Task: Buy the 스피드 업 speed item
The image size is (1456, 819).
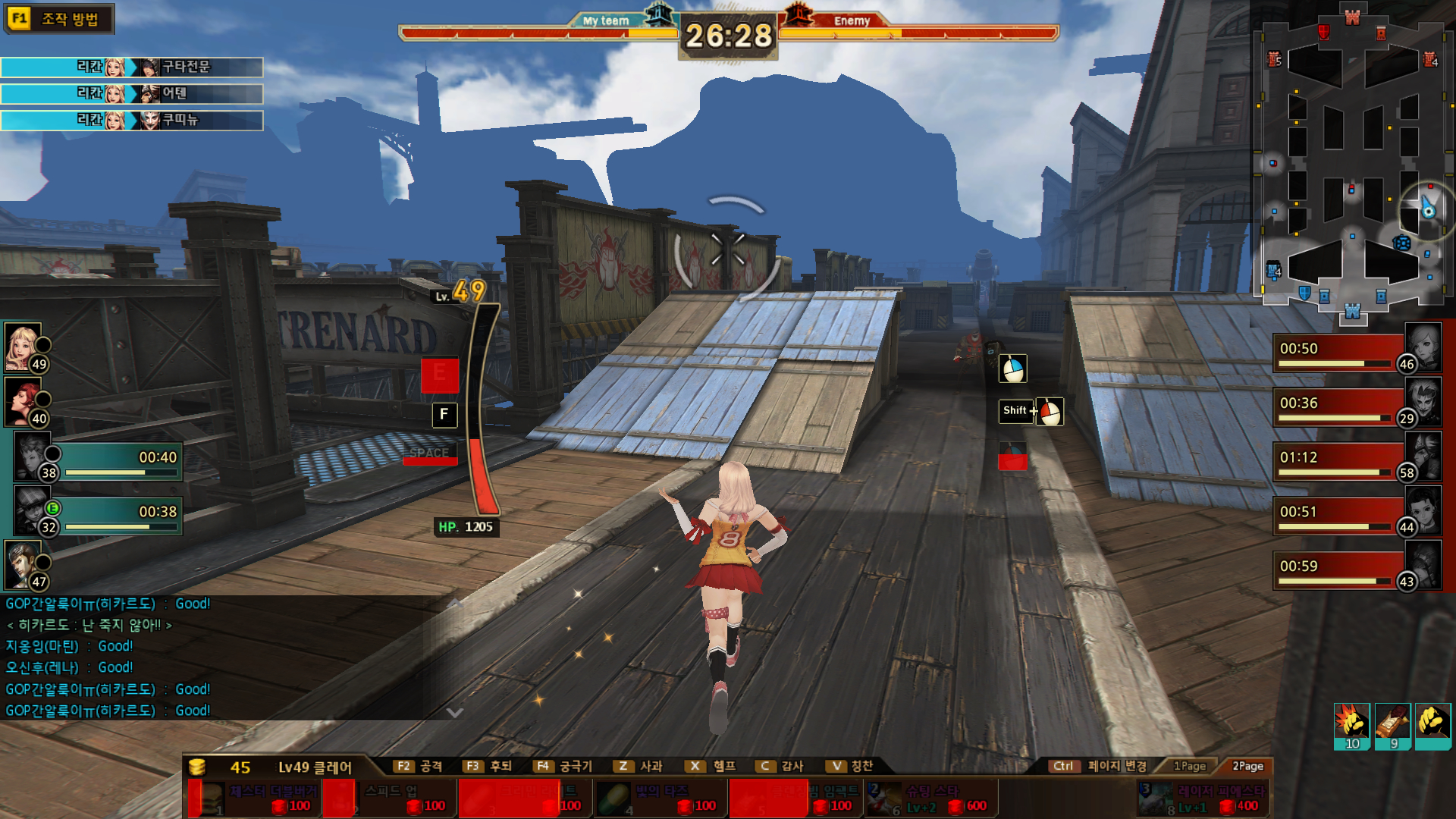Action: (391, 799)
